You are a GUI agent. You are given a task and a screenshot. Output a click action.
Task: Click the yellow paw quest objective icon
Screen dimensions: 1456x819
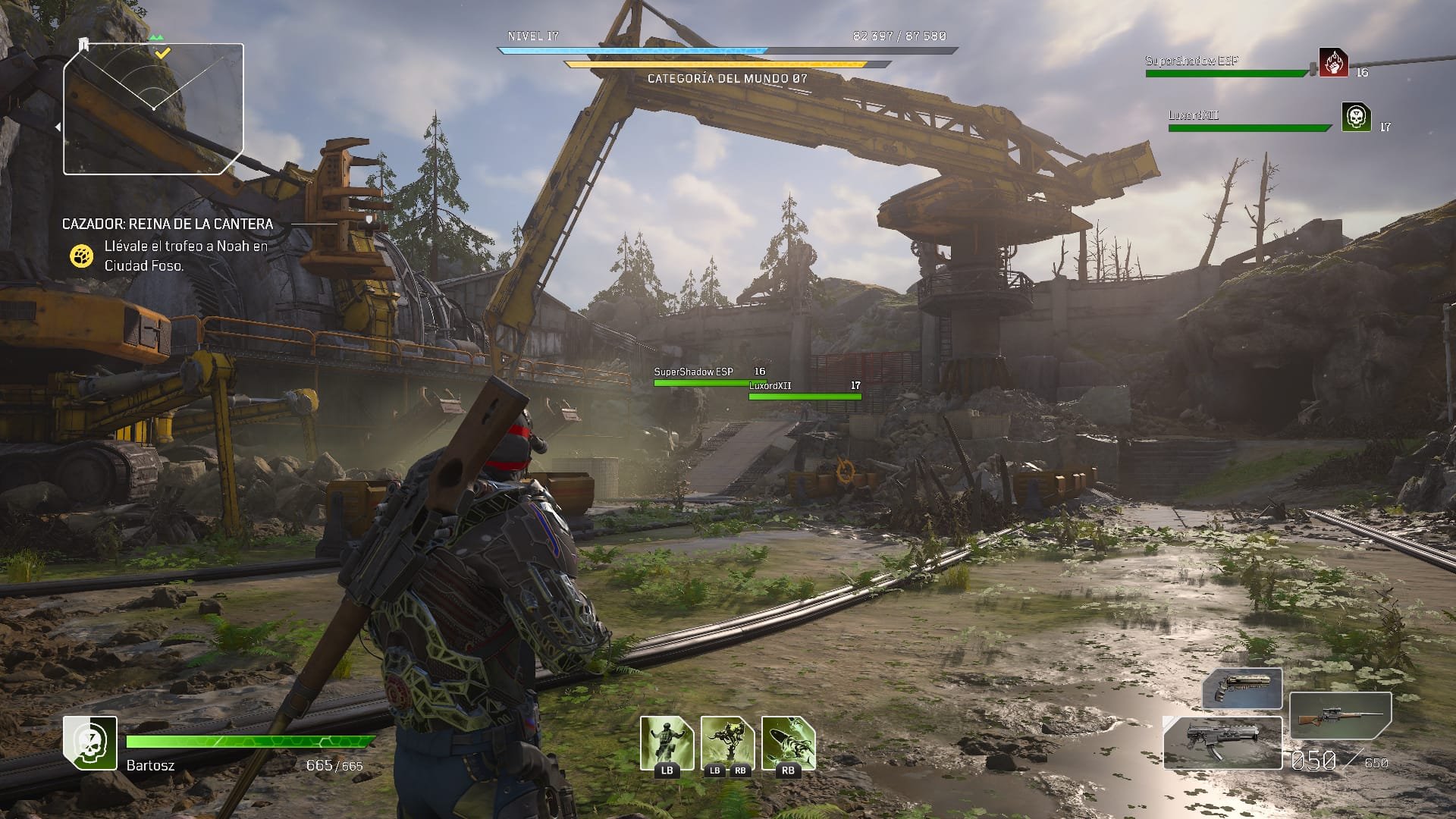pyautogui.click(x=81, y=256)
